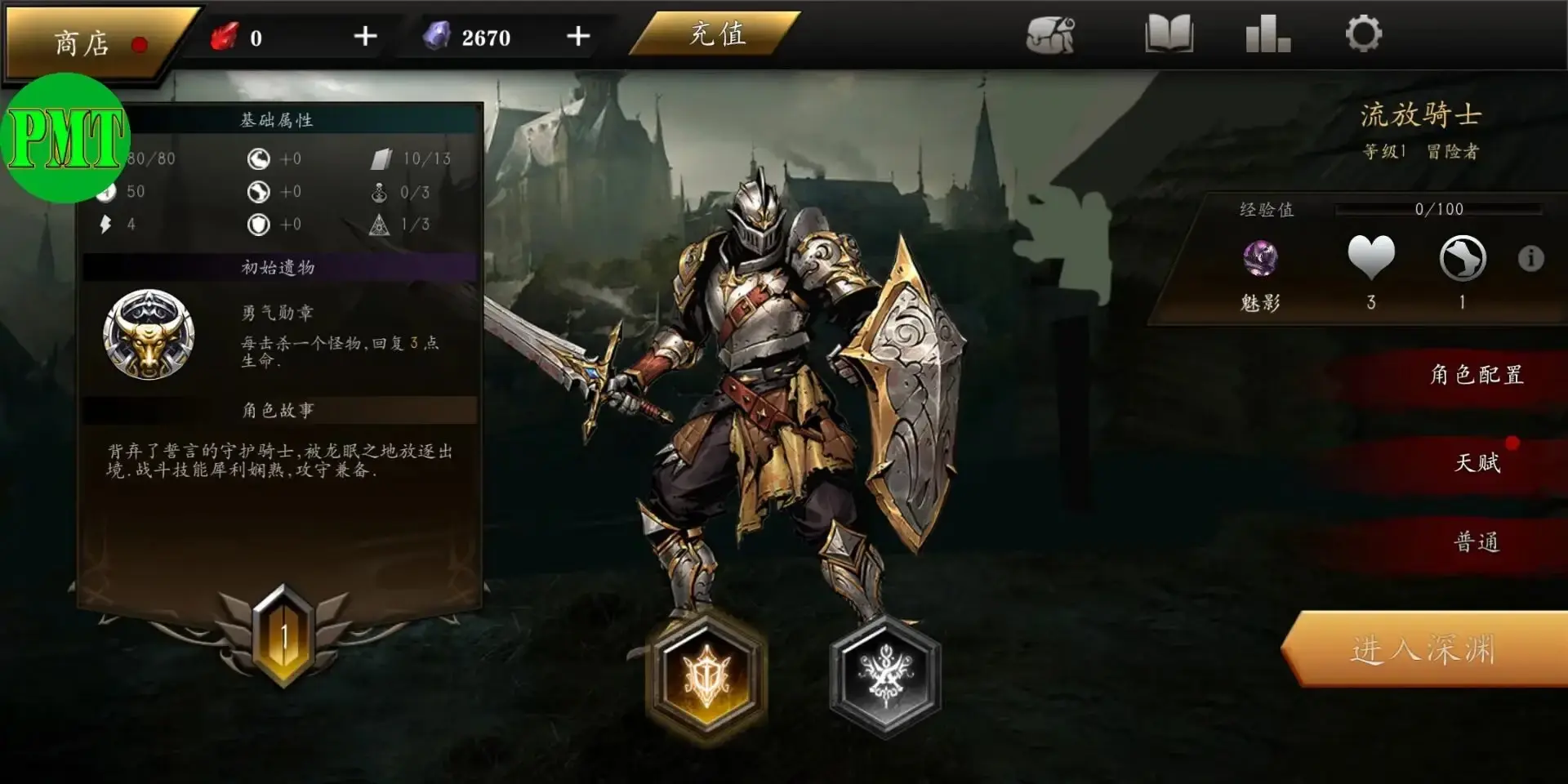Open the 天赋 talent menu
The width and height of the screenshot is (1568, 784).
pos(1477,463)
